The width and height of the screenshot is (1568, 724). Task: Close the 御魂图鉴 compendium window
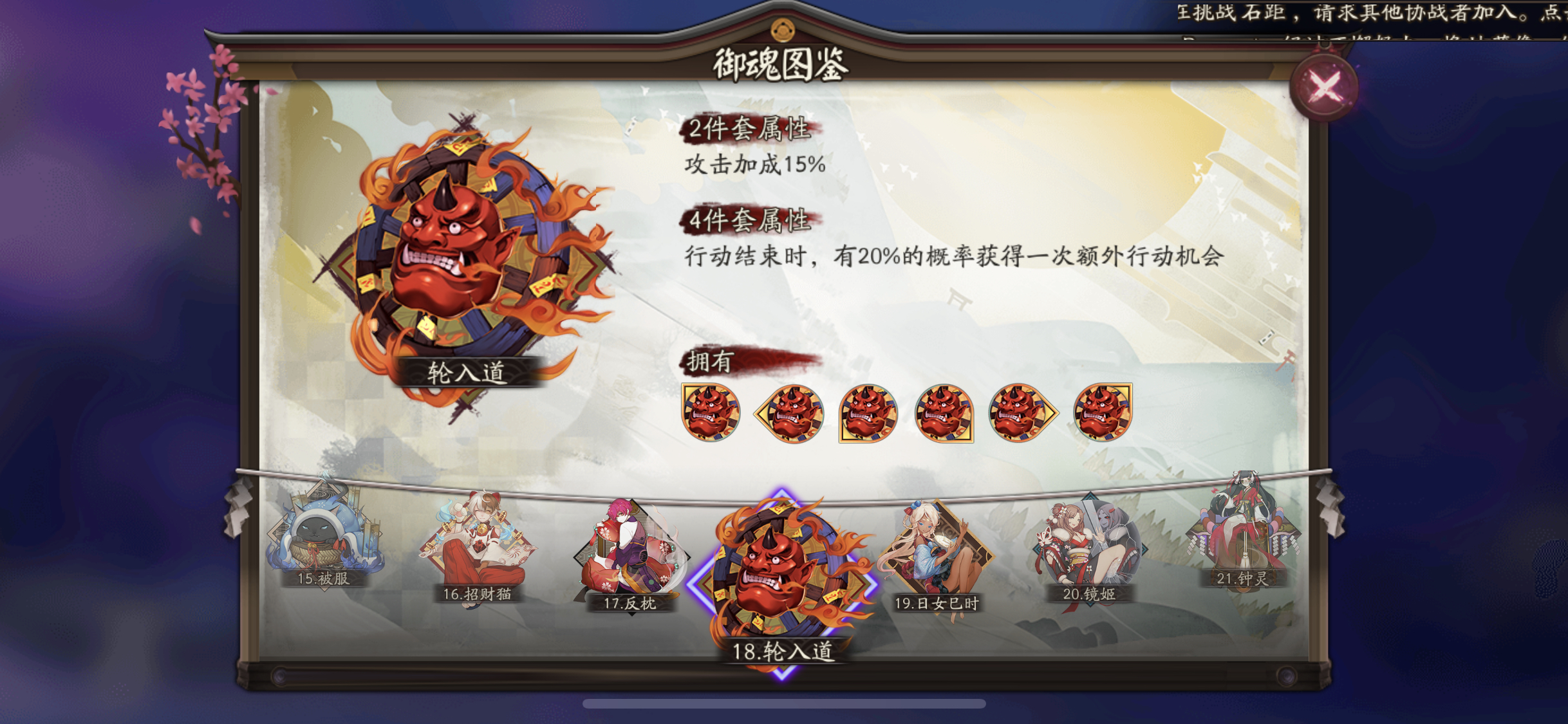[x=1323, y=84]
